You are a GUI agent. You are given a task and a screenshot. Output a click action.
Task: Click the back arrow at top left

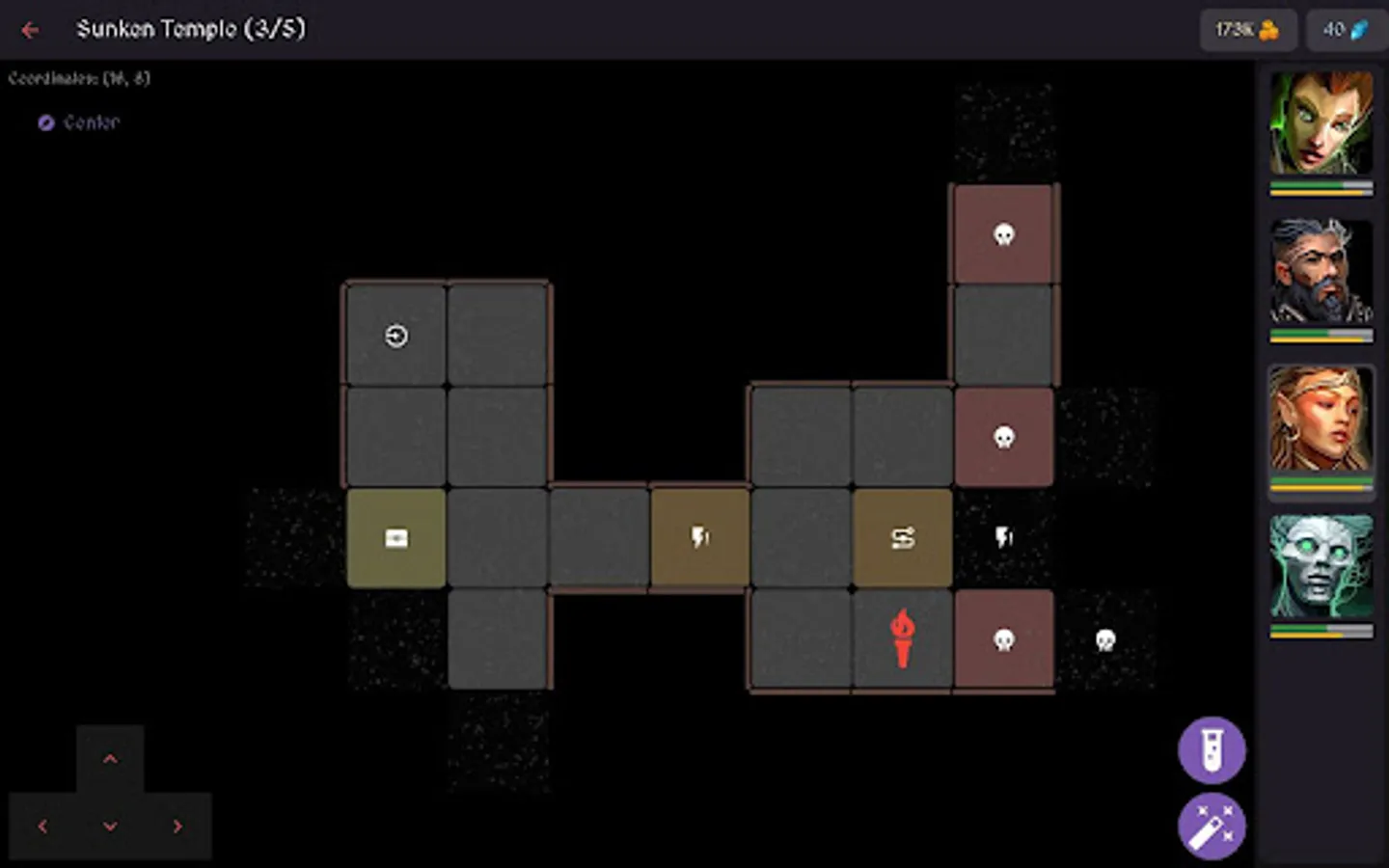point(30,30)
